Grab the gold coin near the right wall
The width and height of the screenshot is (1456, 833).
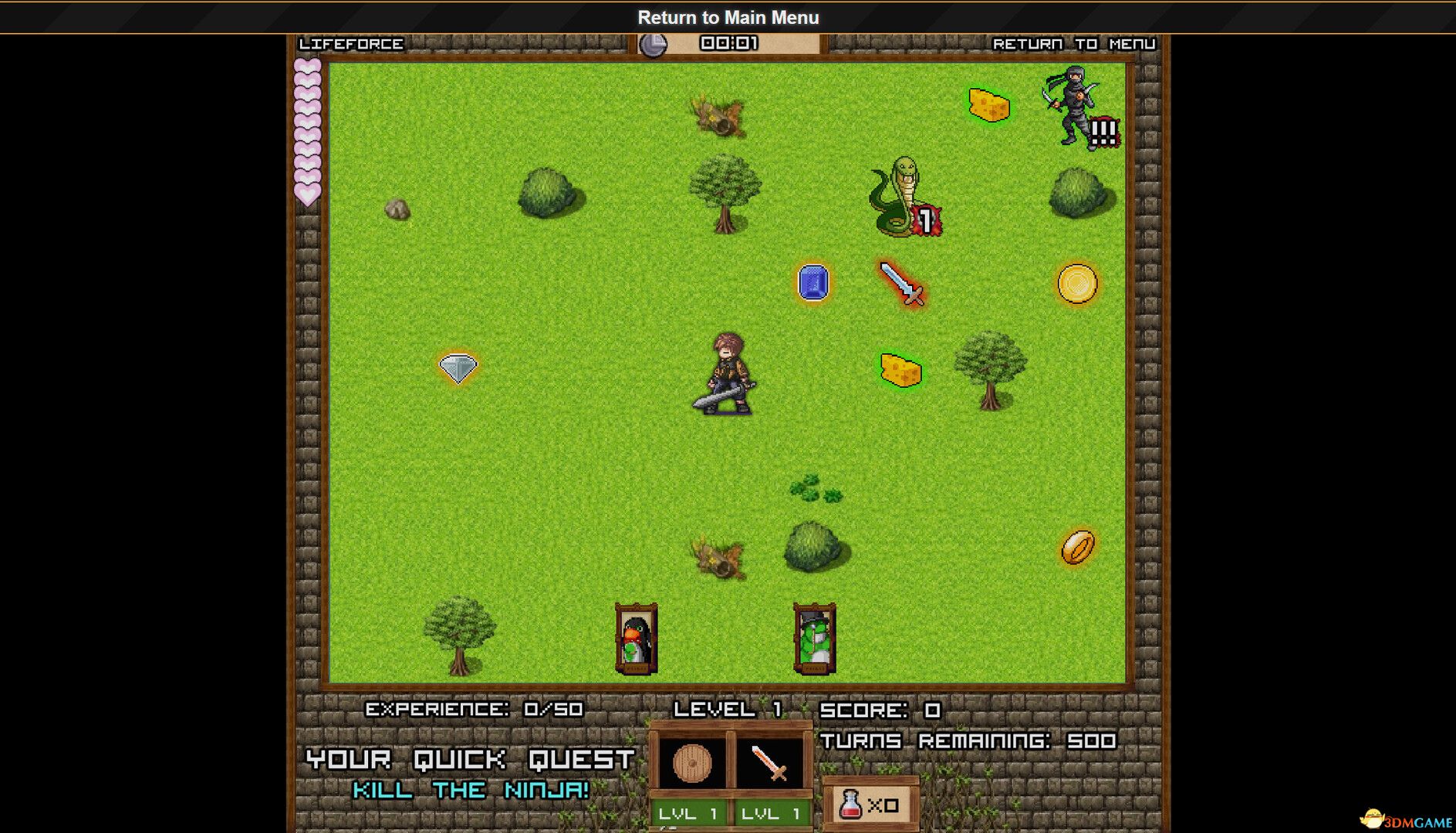coord(1078,284)
